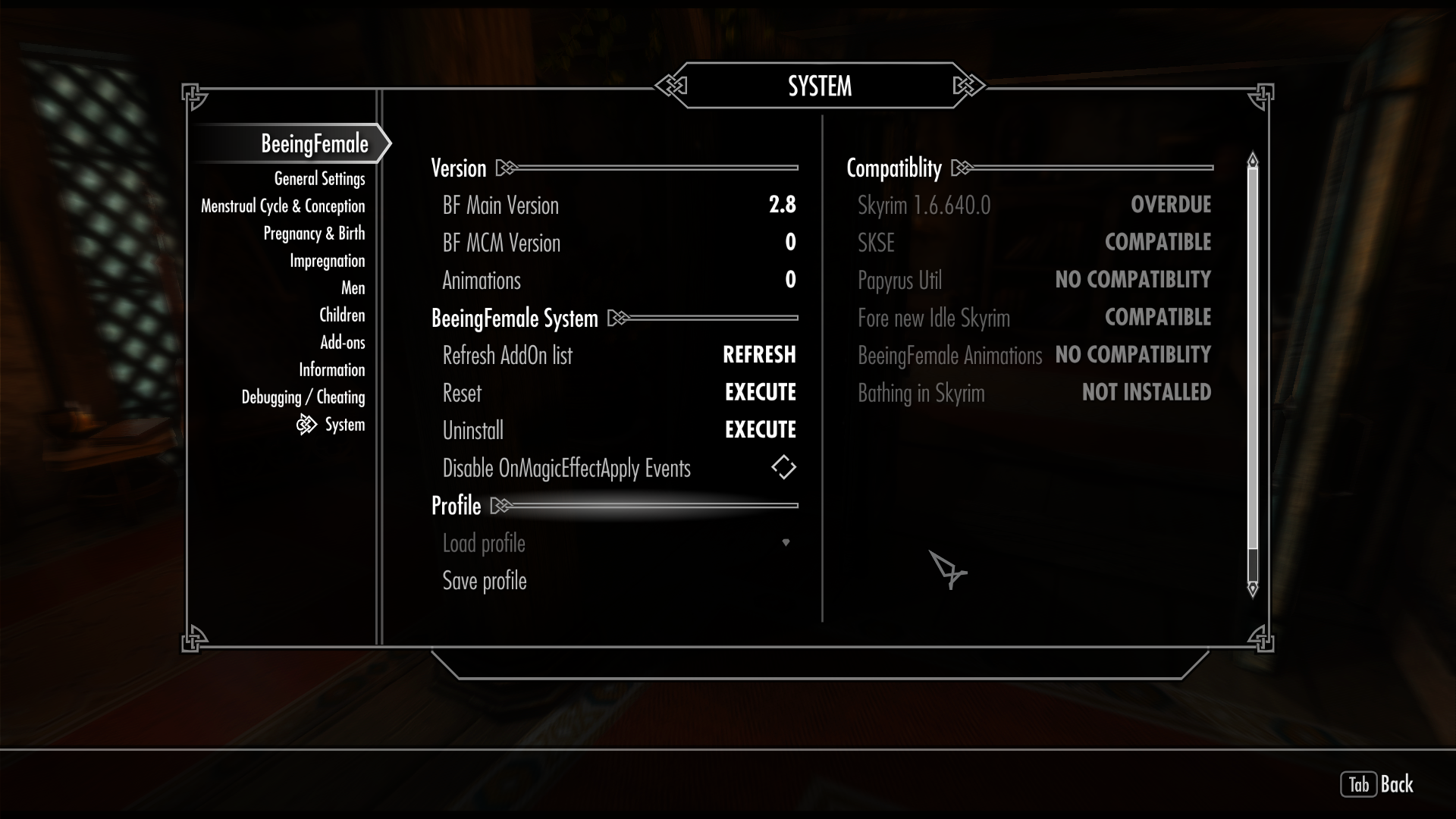Open the Load profile dropdown
Image resolution: width=1456 pixels, height=819 pixels.
[786, 542]
